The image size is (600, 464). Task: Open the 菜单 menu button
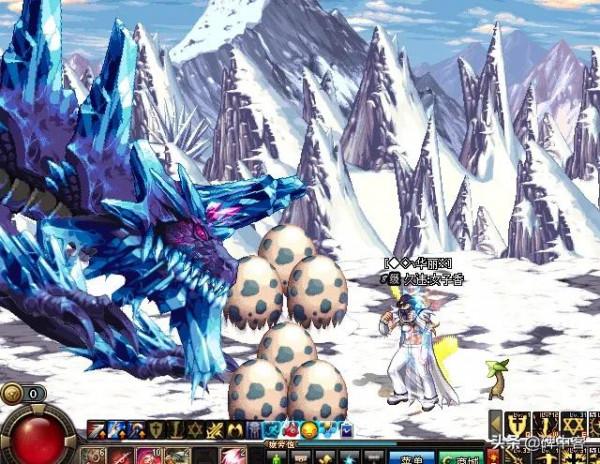point(410,458)
